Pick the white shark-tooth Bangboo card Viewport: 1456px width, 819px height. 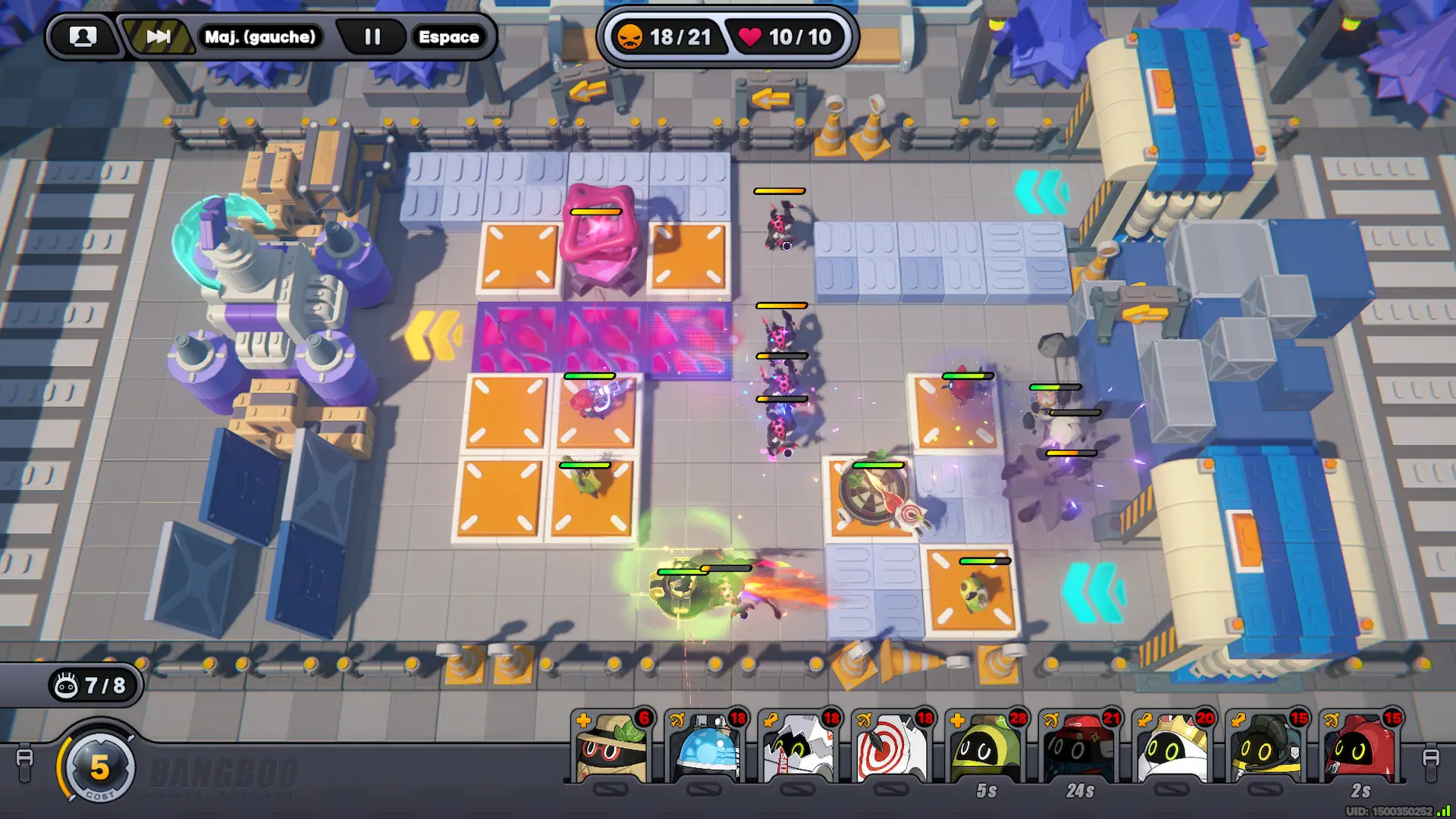[799, 748]
